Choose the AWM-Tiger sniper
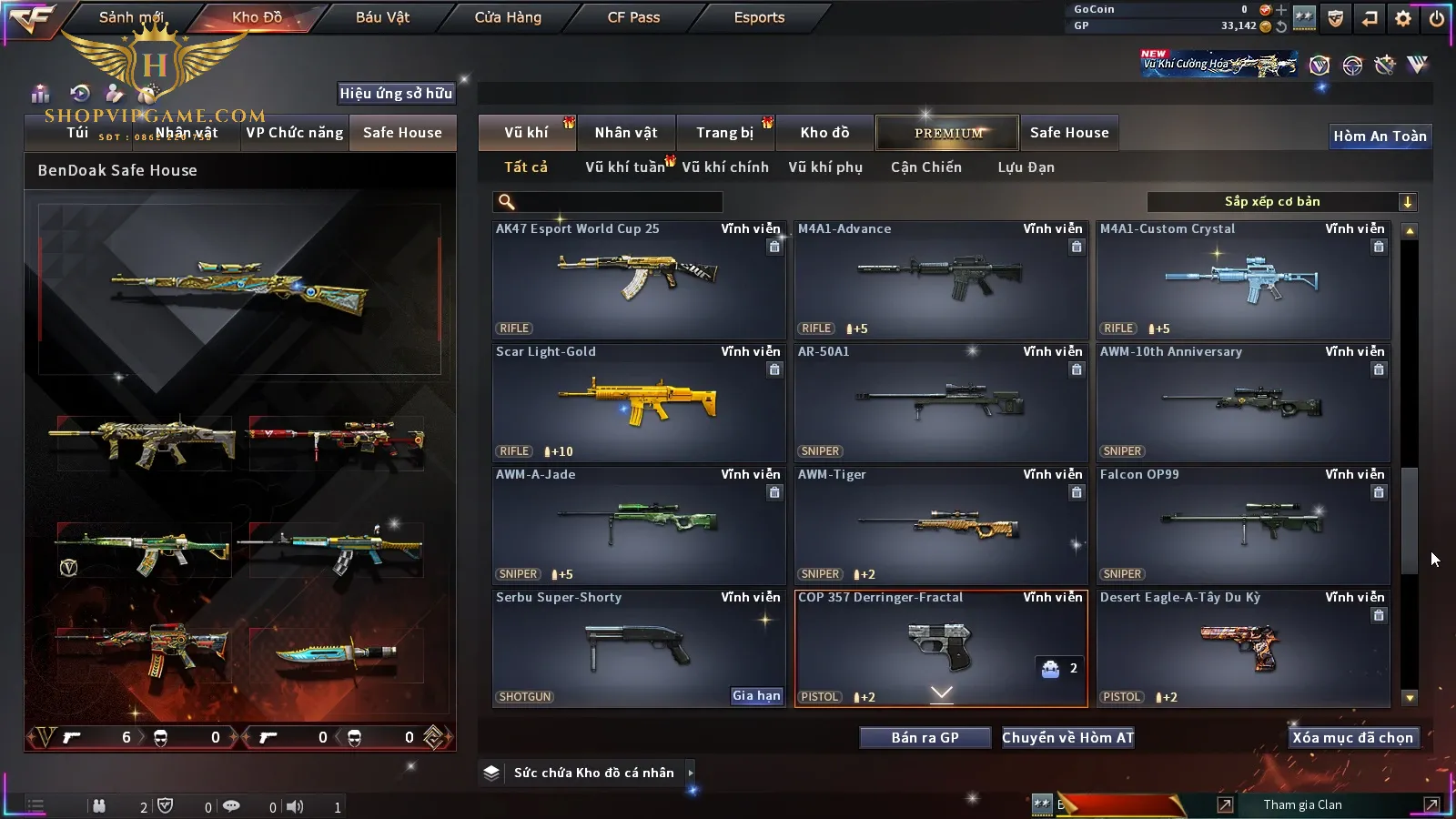Screen dimensions: 1456x819 [941, 525]
